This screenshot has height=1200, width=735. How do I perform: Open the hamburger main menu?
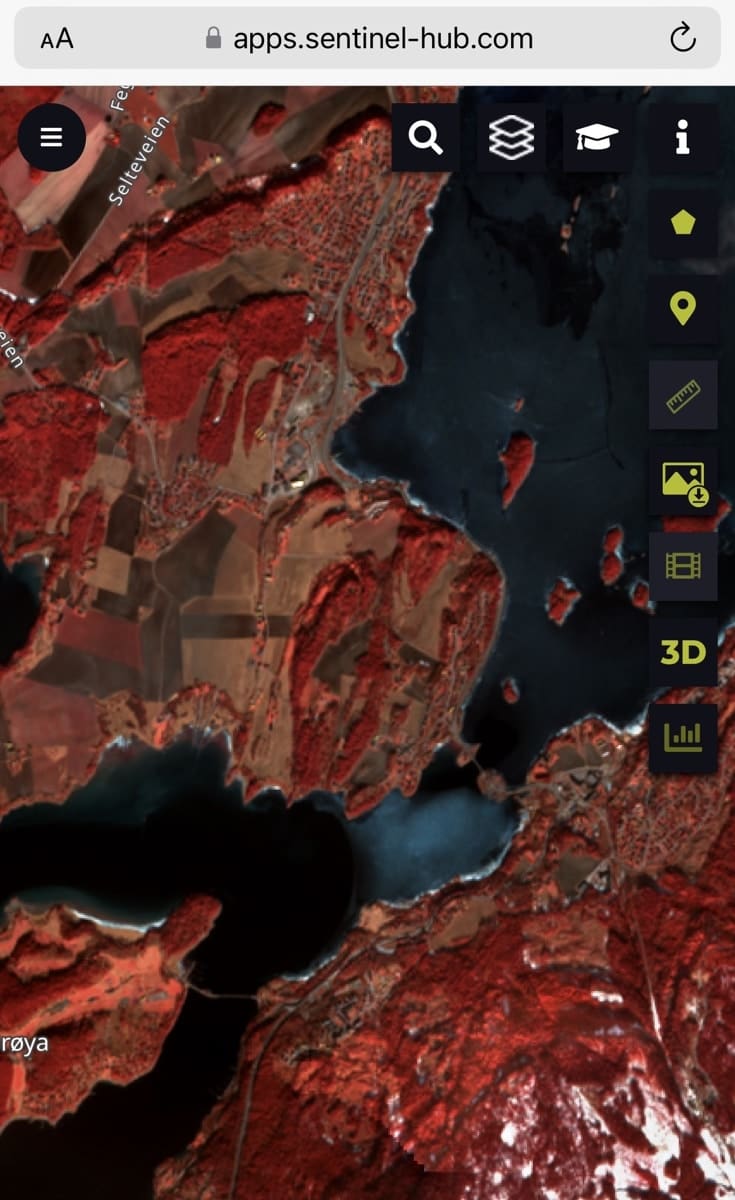51,137
